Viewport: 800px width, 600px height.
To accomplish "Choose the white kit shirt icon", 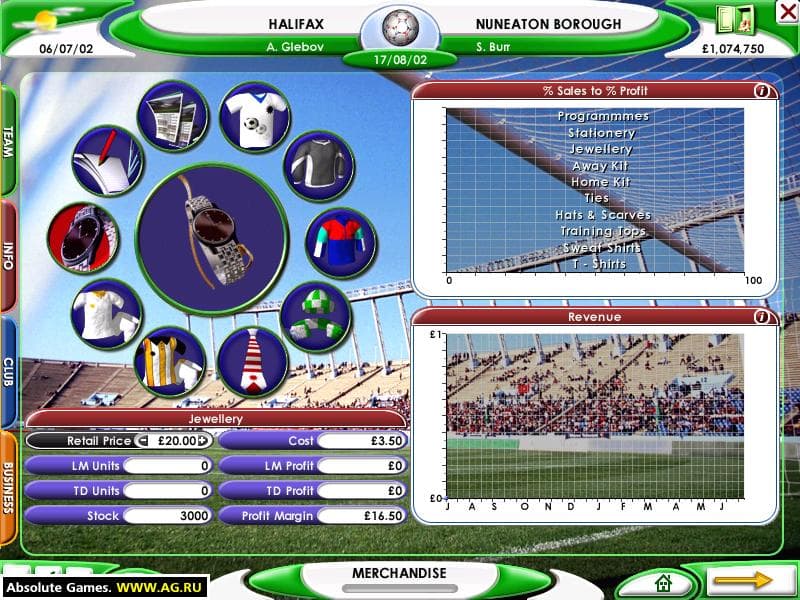I will 106,313.
